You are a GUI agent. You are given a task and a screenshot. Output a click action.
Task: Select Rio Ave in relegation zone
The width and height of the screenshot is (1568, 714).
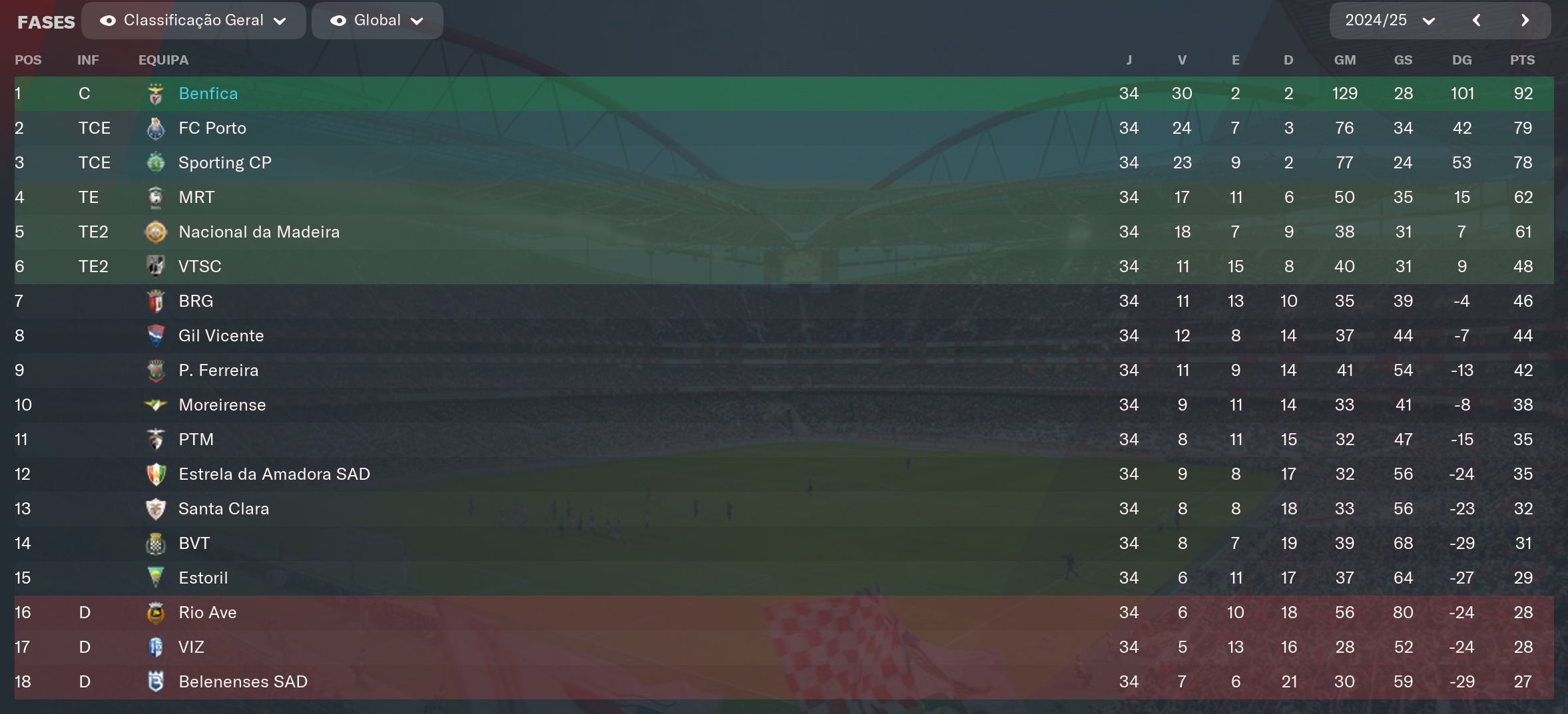(207, 613)
